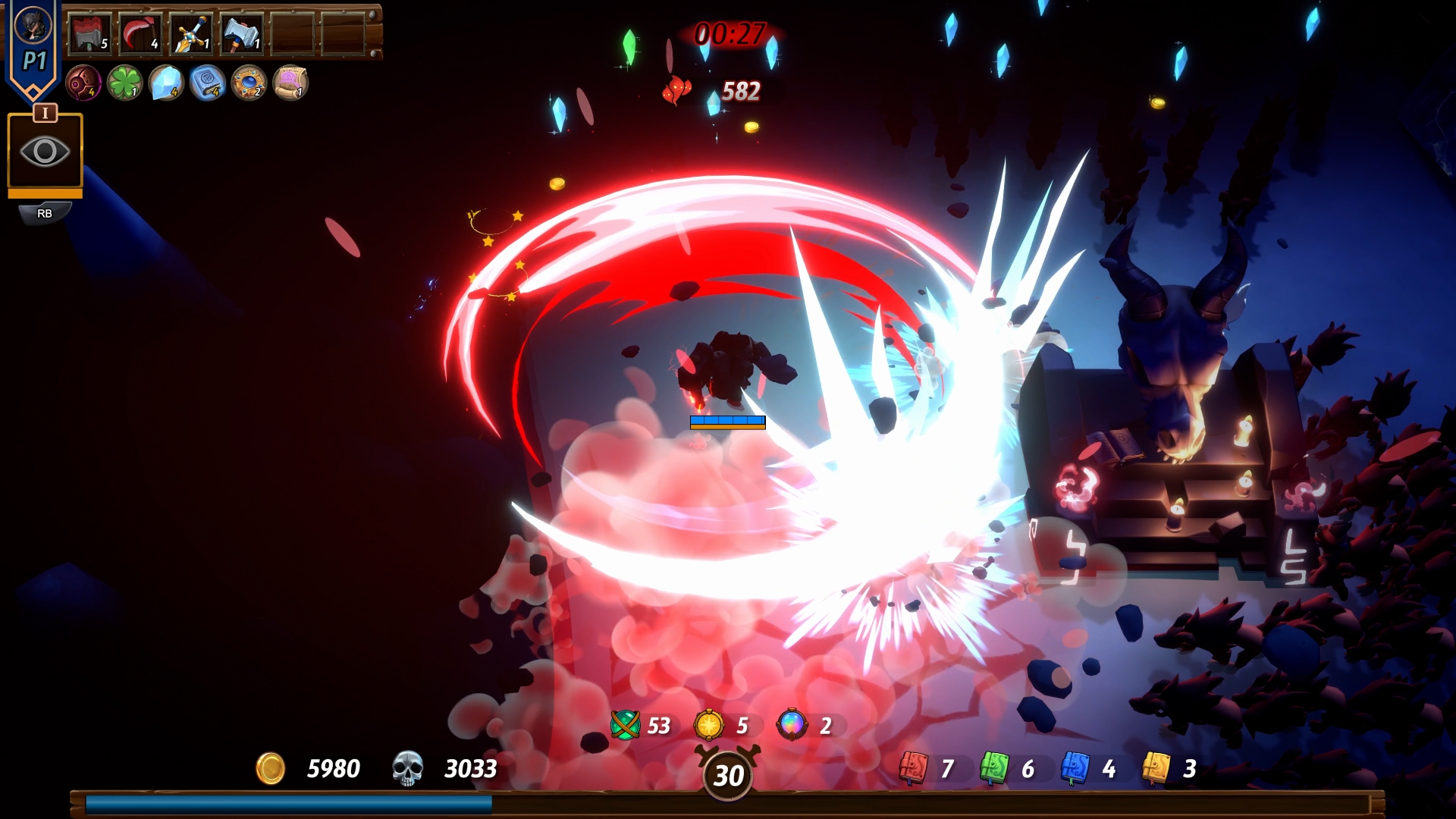The height and width of the screenshot is (819, 1456).
Task: Choose the golden-hilted sword weapon slot
Action: pos(190,34)
